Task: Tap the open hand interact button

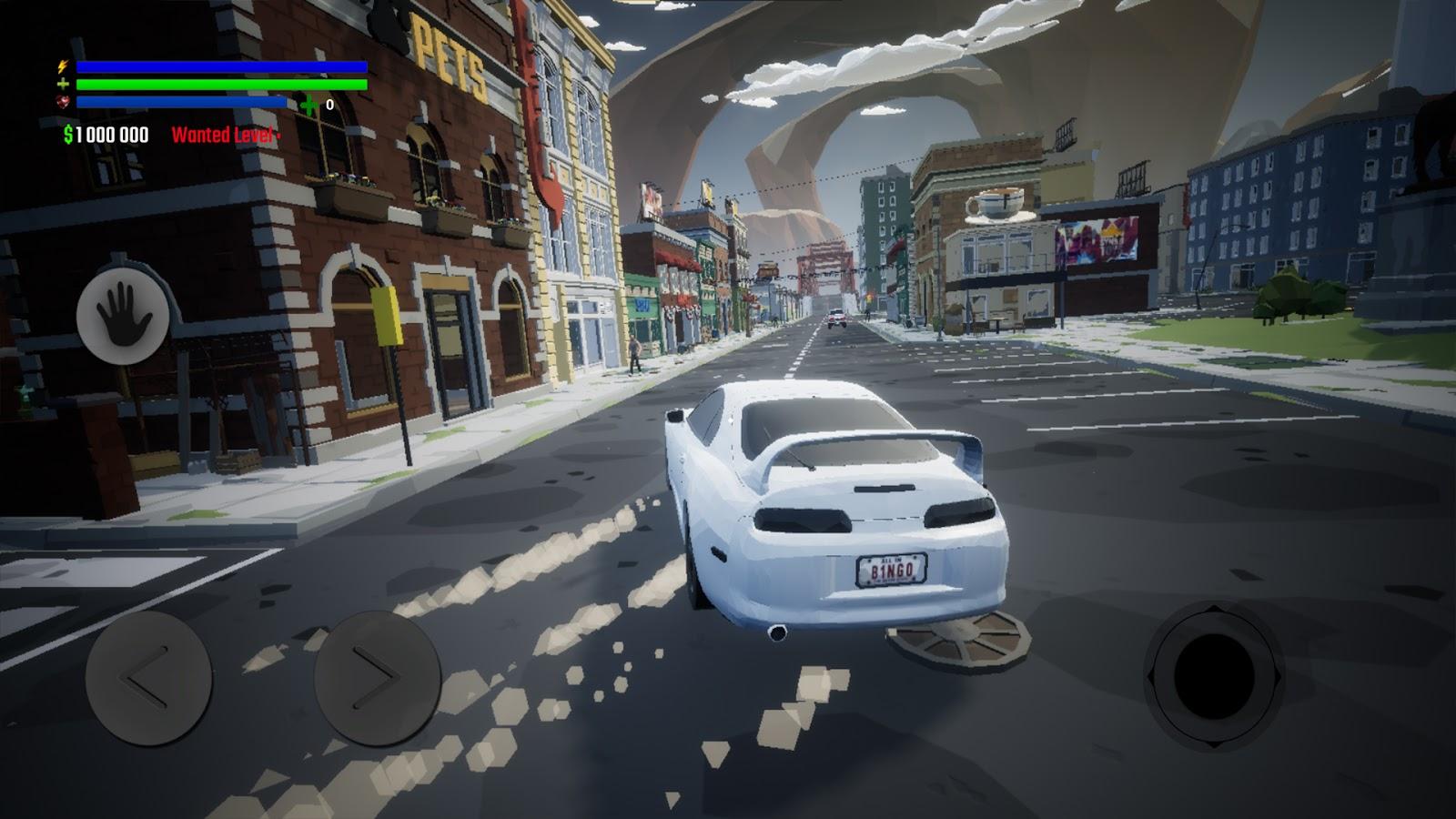Action: [122, 315]
